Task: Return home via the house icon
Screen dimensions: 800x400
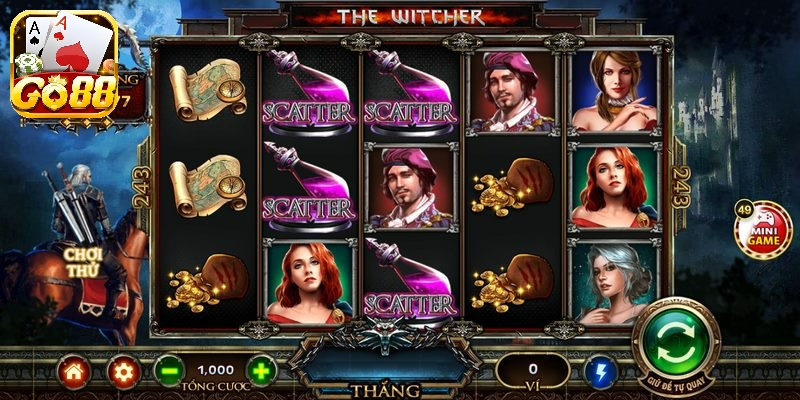Action: 74,372
